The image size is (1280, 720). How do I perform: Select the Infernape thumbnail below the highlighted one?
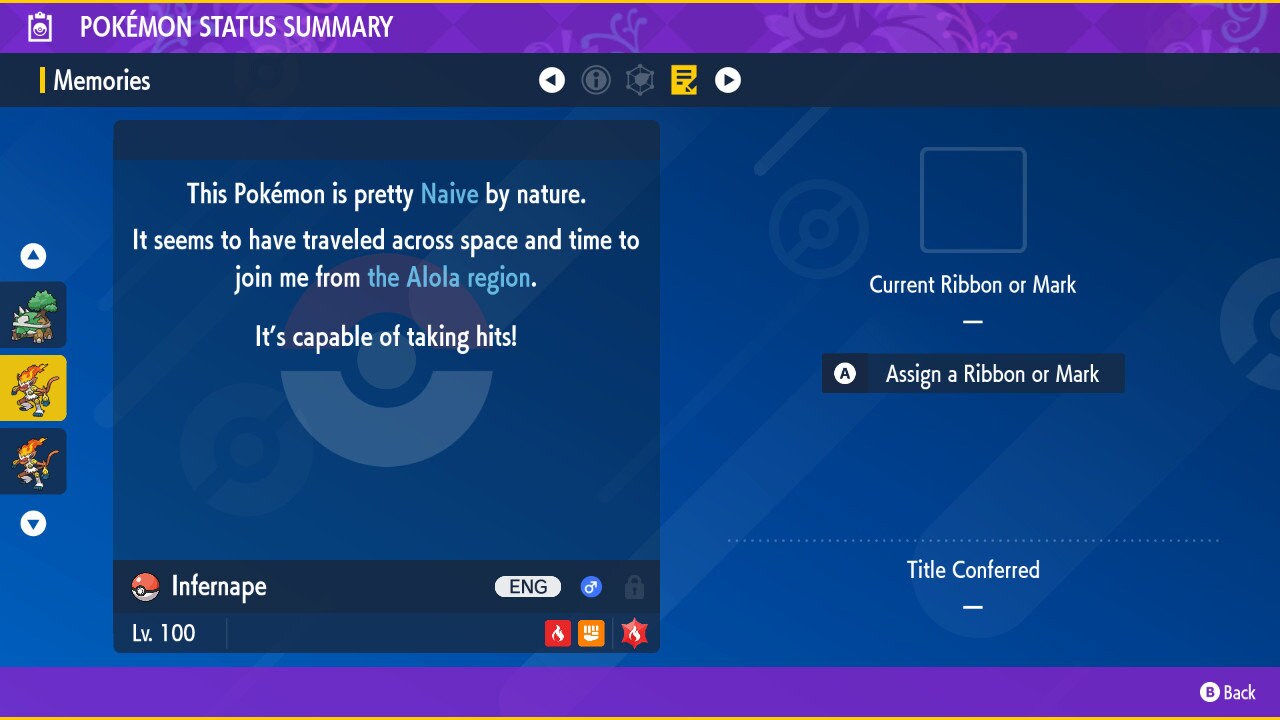(34, 461)
